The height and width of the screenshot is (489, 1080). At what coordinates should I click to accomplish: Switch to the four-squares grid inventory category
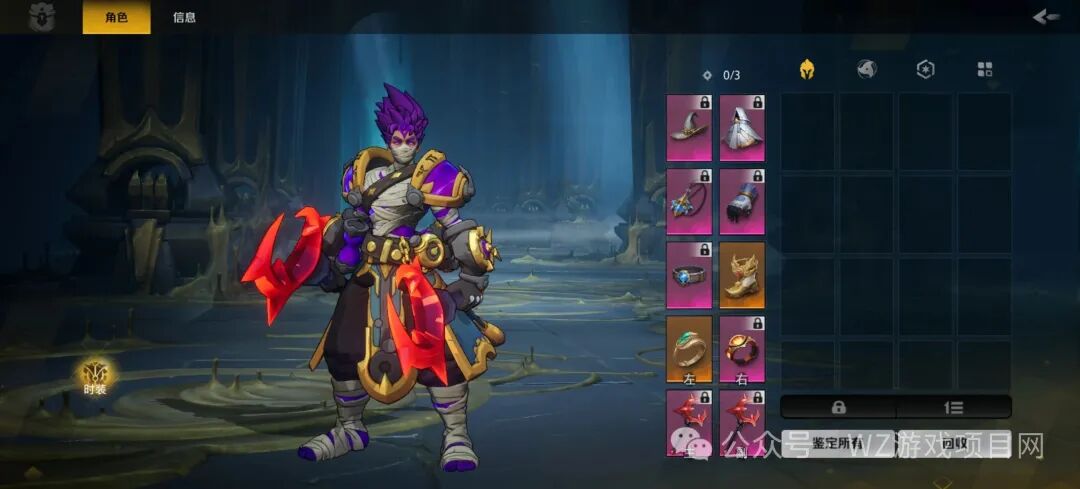985,70
